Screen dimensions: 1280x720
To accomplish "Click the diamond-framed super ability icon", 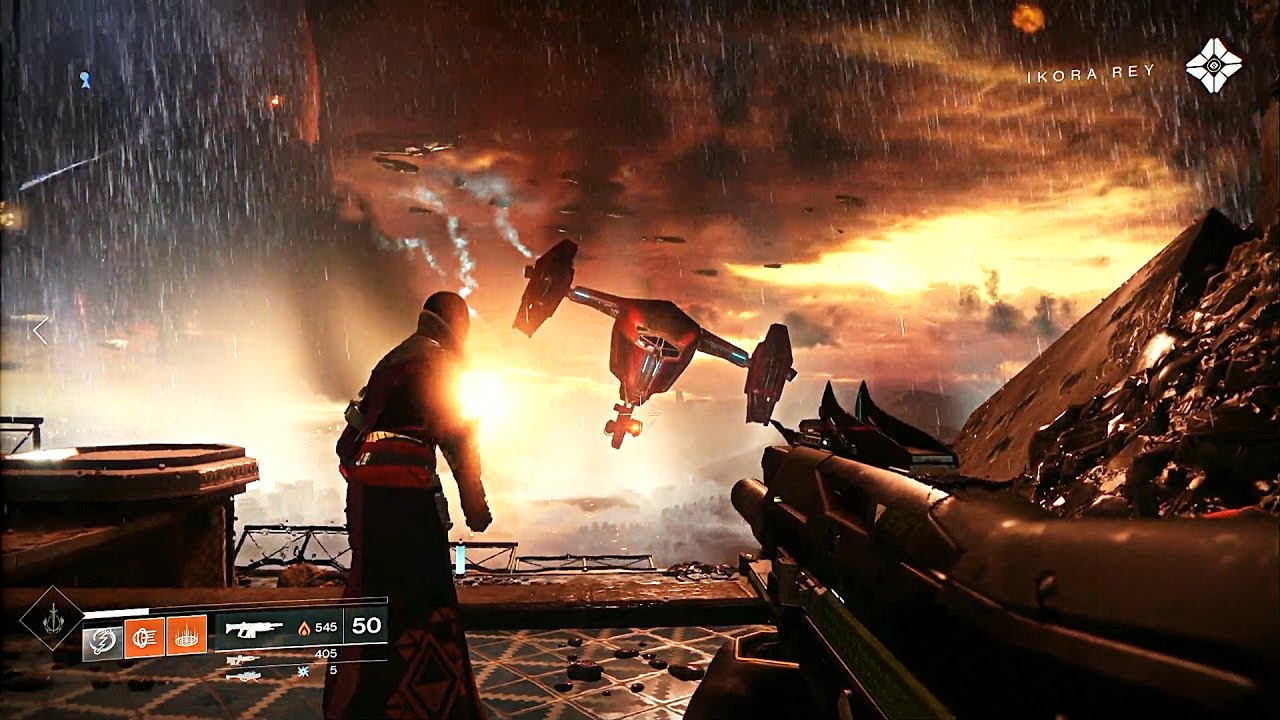I will [x=52, y=619].
